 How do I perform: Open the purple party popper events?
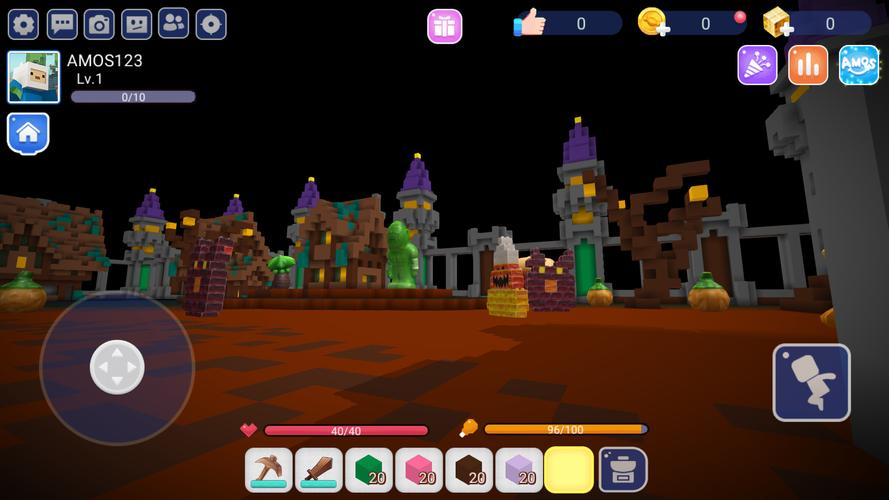(x=757, y=65)
